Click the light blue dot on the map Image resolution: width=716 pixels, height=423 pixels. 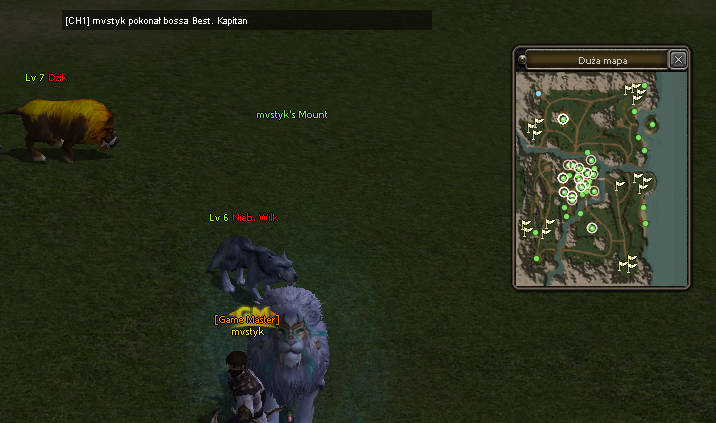click(539, 93)
